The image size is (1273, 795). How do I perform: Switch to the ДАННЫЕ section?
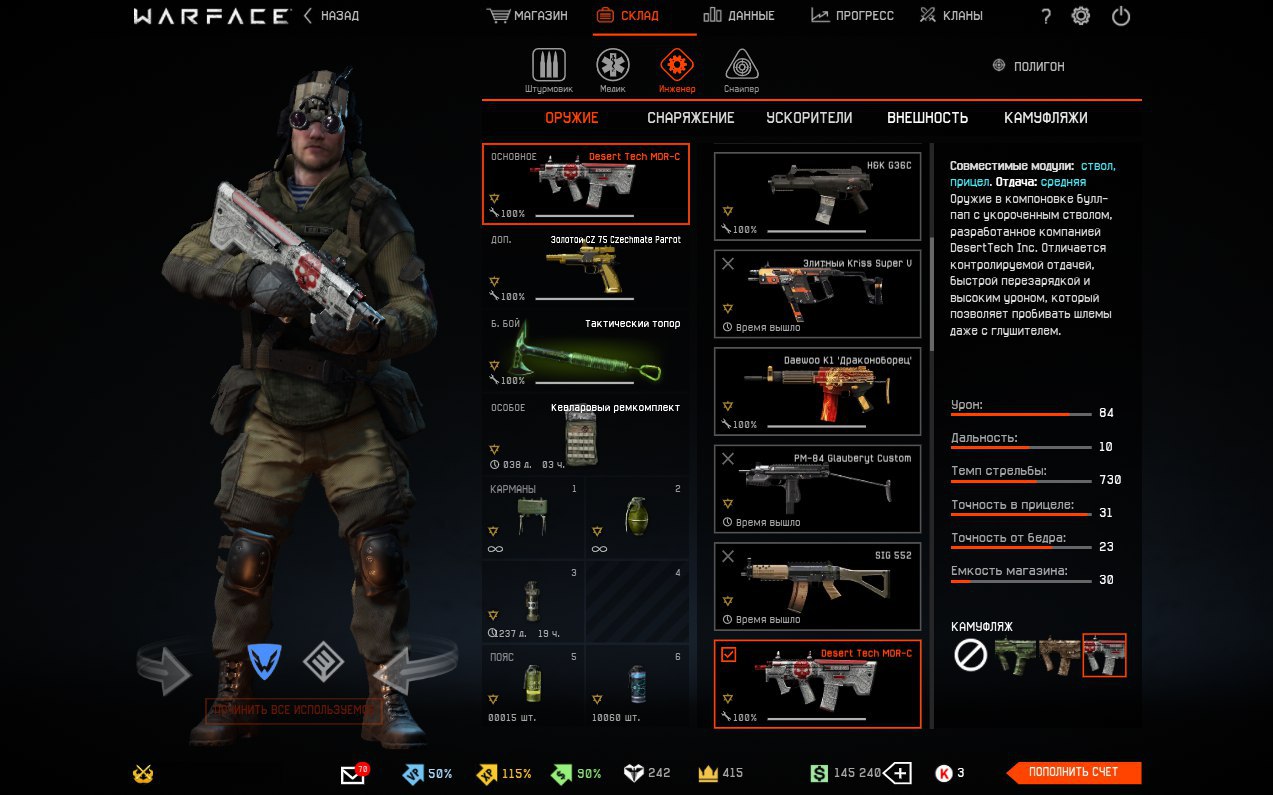pyautogui.click(x=739, y=16)
